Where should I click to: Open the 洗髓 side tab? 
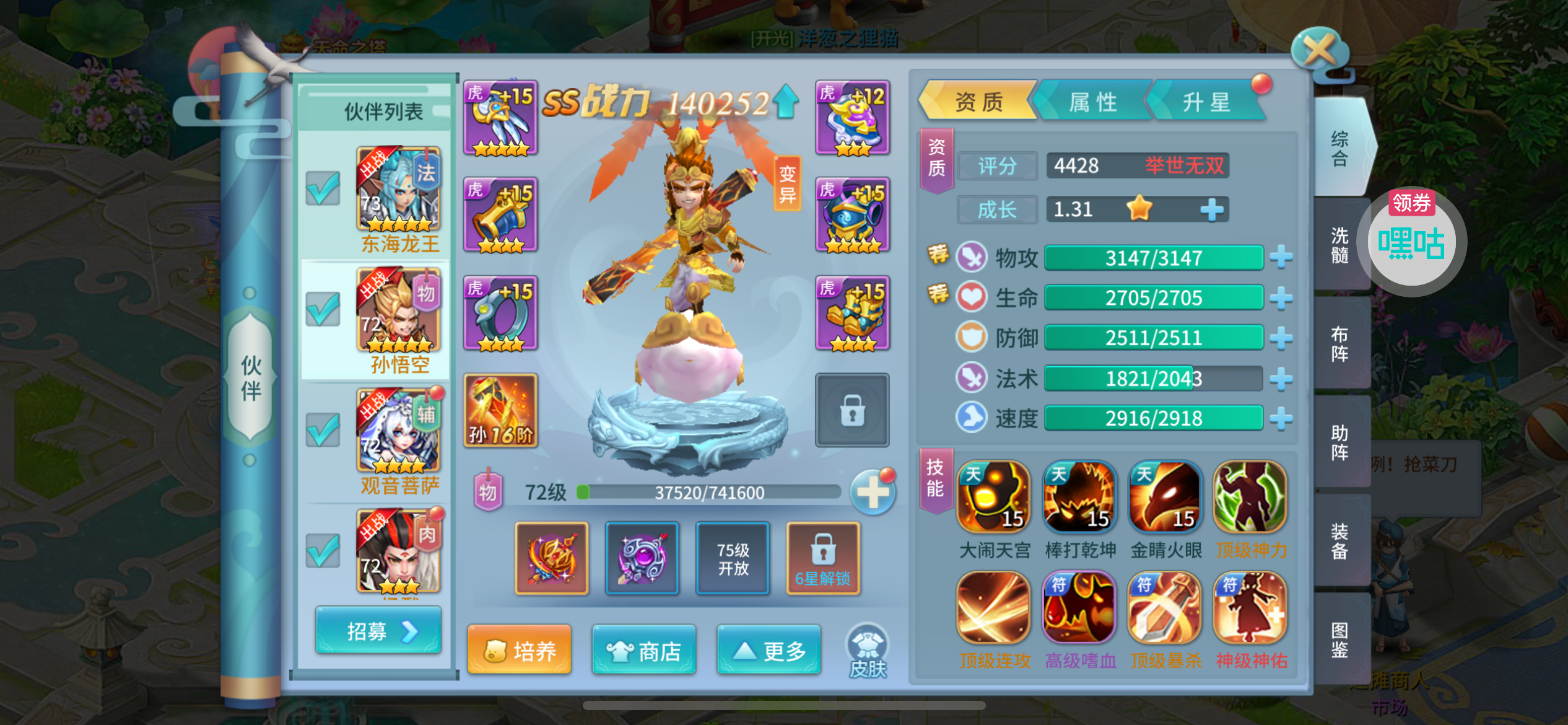click(1339, 244)
